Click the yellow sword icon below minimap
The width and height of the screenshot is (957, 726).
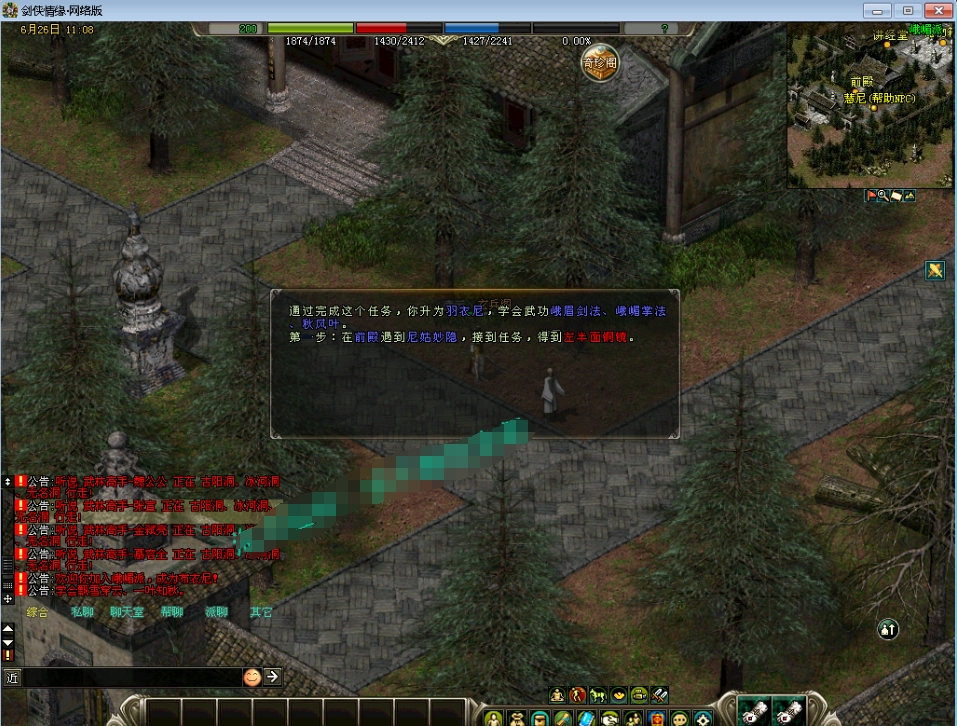click(935, 270)
